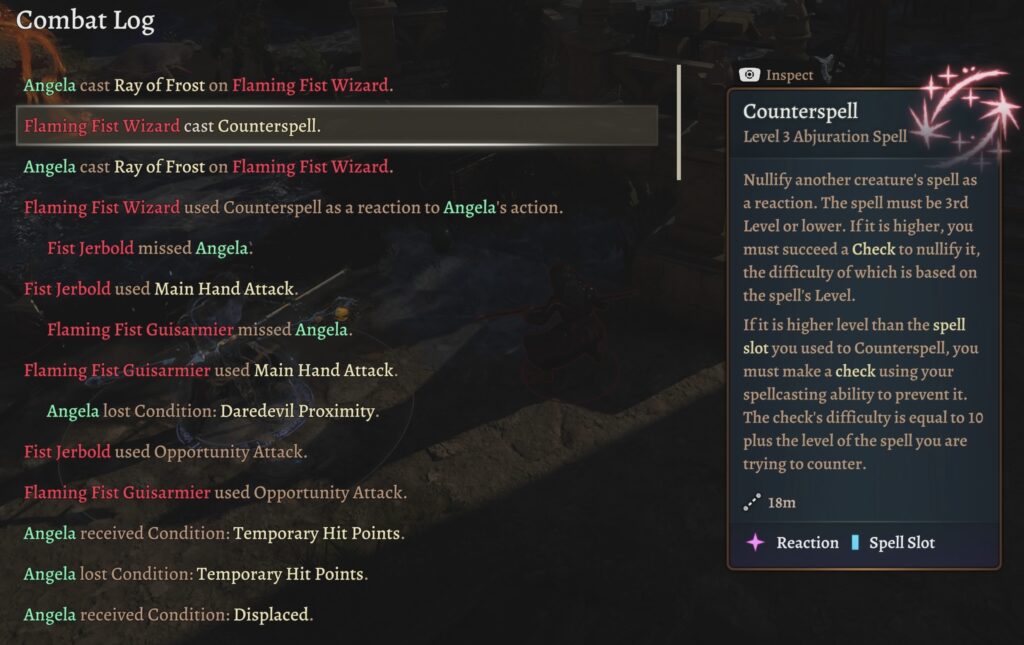Select the Flaming Fist Guisarmier missed Angela line
The width and height of the screenshot is (1024, 645).
tap(199, 329)
